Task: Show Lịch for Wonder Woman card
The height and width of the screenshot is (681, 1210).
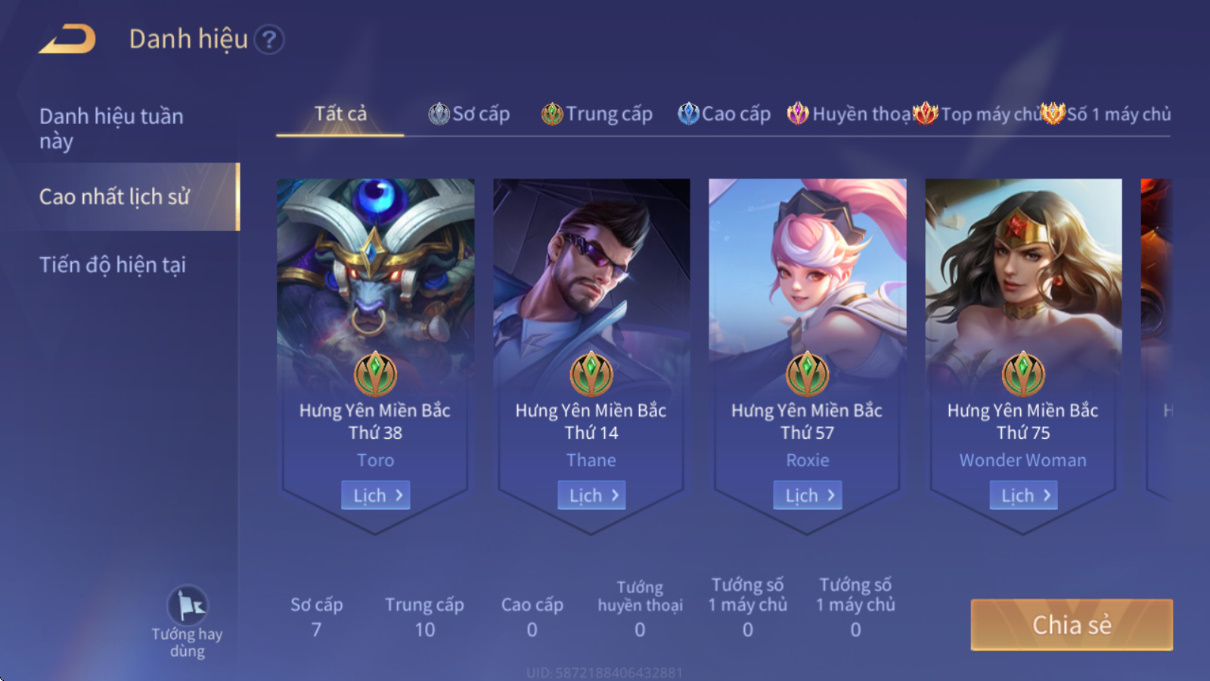Action: click(1024, 495)
